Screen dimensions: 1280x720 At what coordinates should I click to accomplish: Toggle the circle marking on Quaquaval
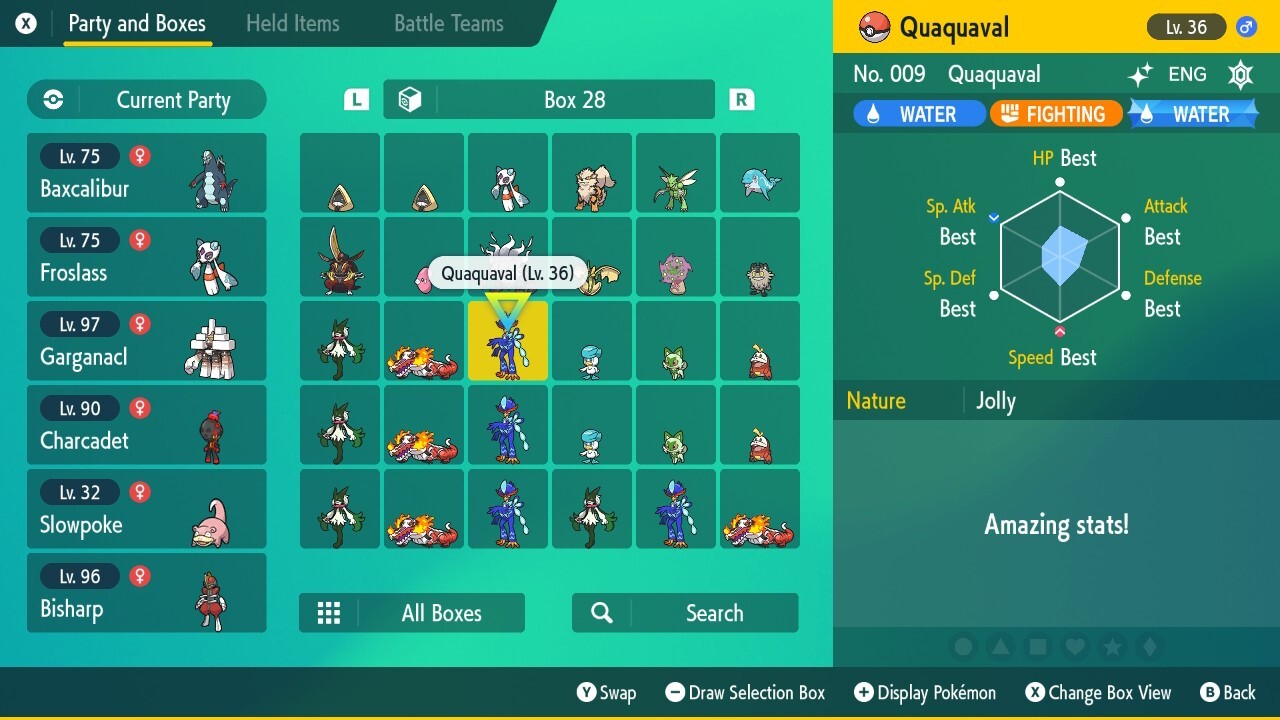tap(963, 647)
